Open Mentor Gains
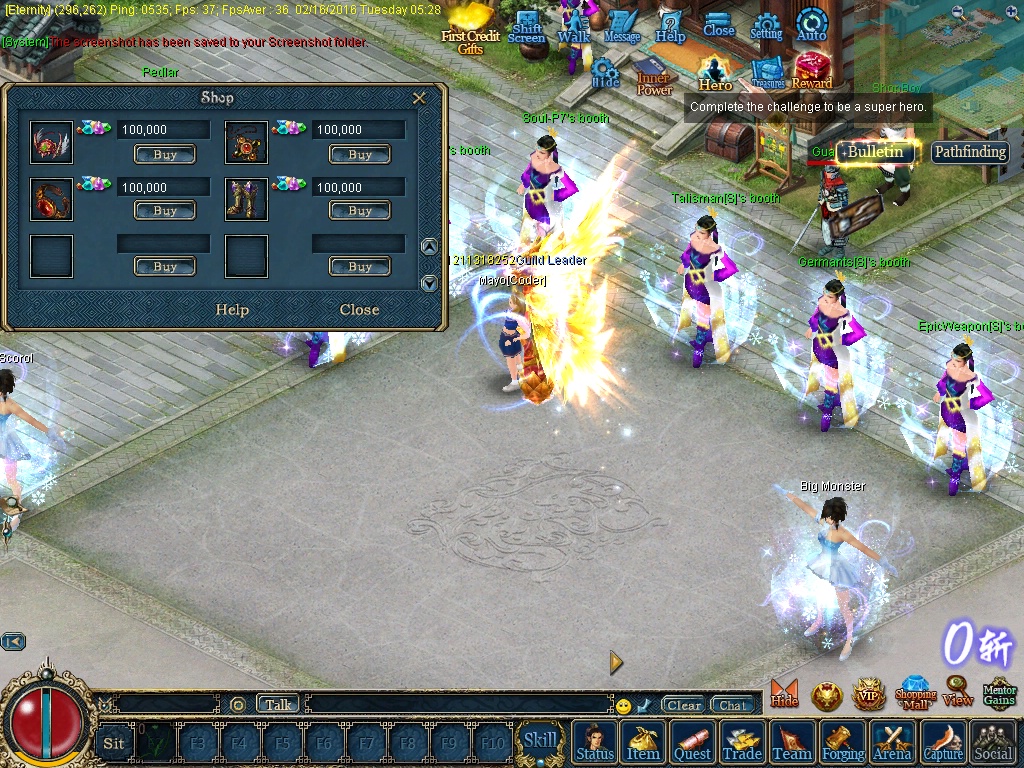This screenshot has height=768, width=1024. pyautogui.click(x=999, y=692)
